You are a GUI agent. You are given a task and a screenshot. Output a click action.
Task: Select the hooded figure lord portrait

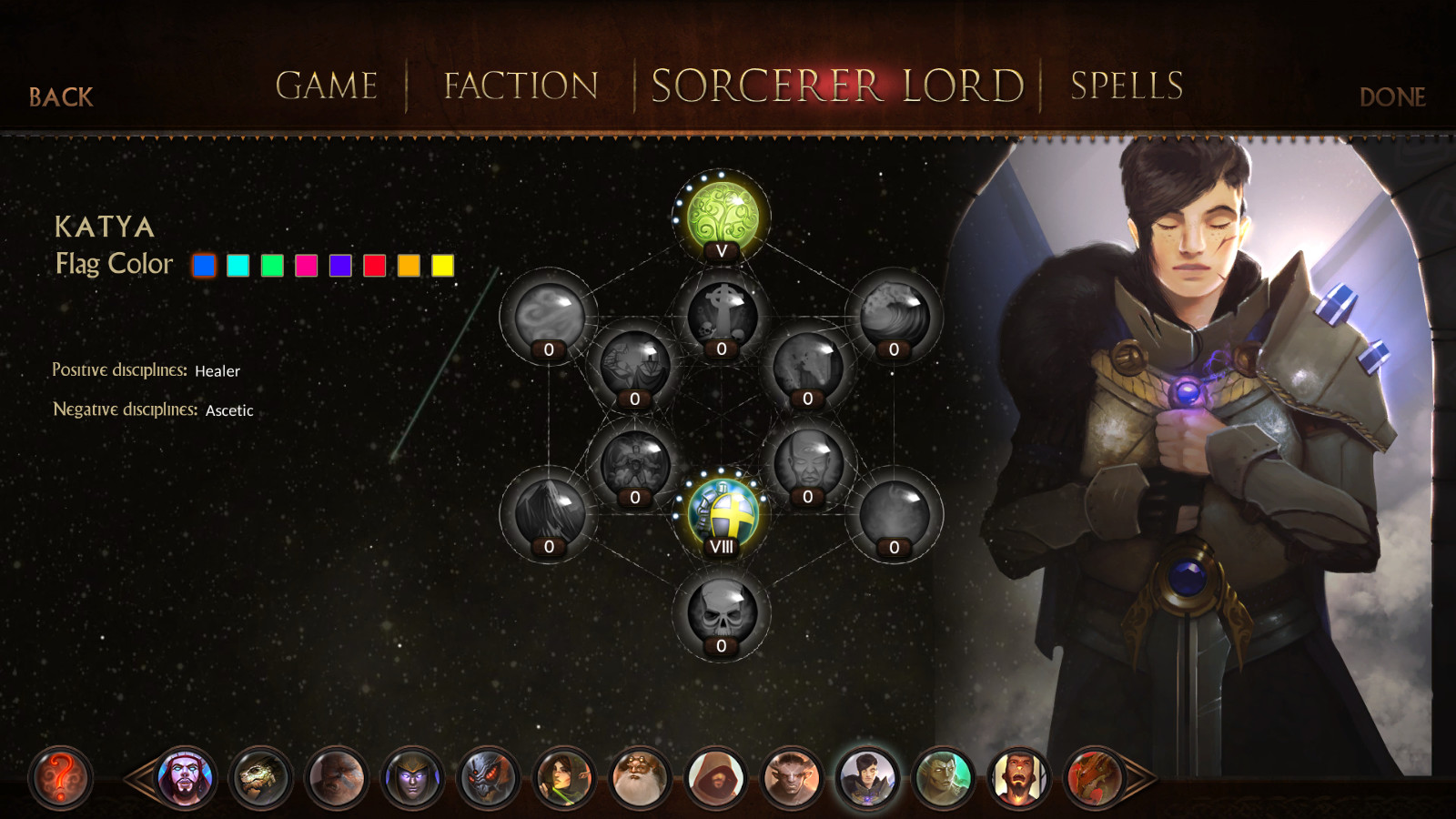(713, 779)
